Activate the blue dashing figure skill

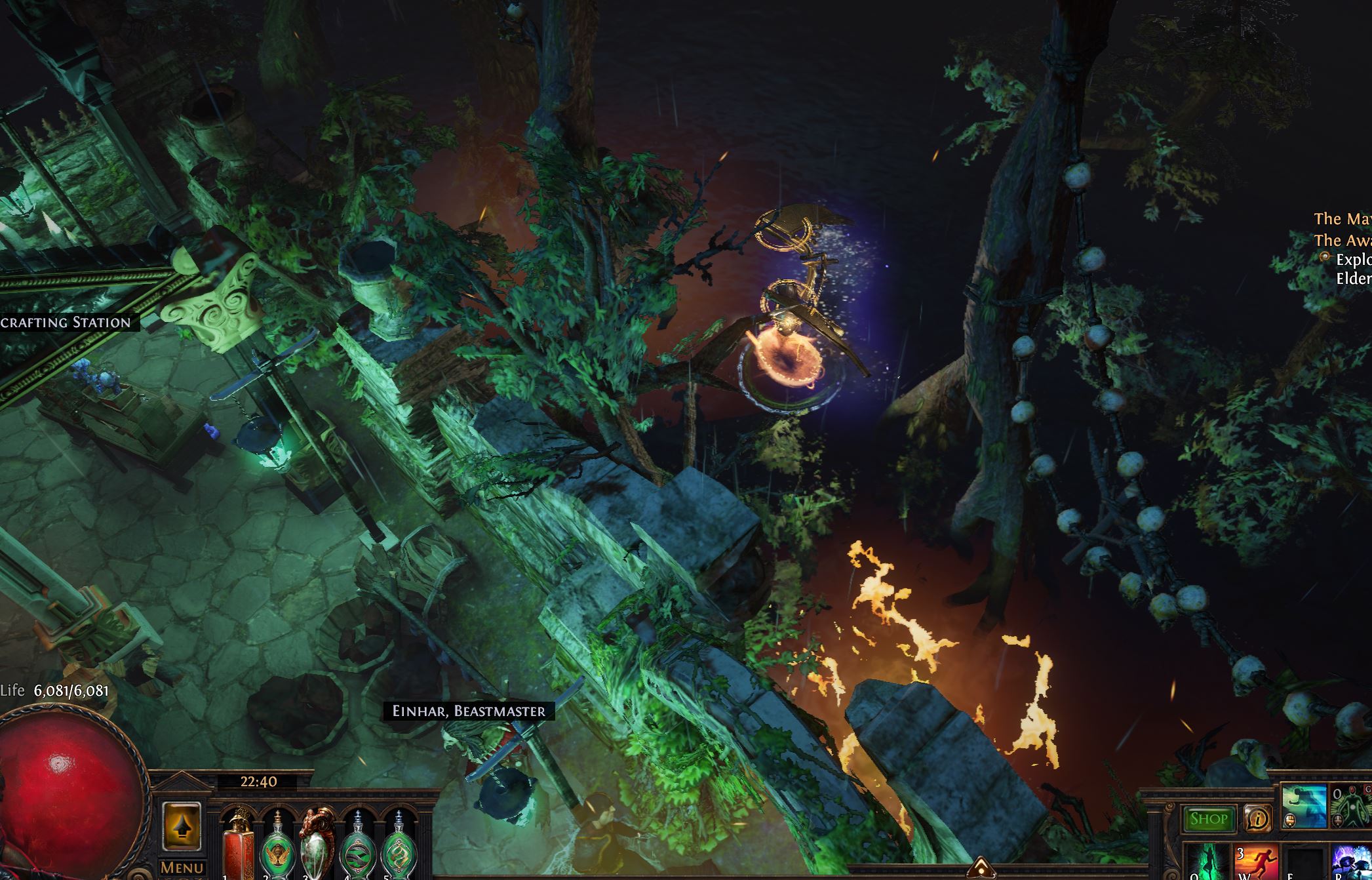[1303, 806]
